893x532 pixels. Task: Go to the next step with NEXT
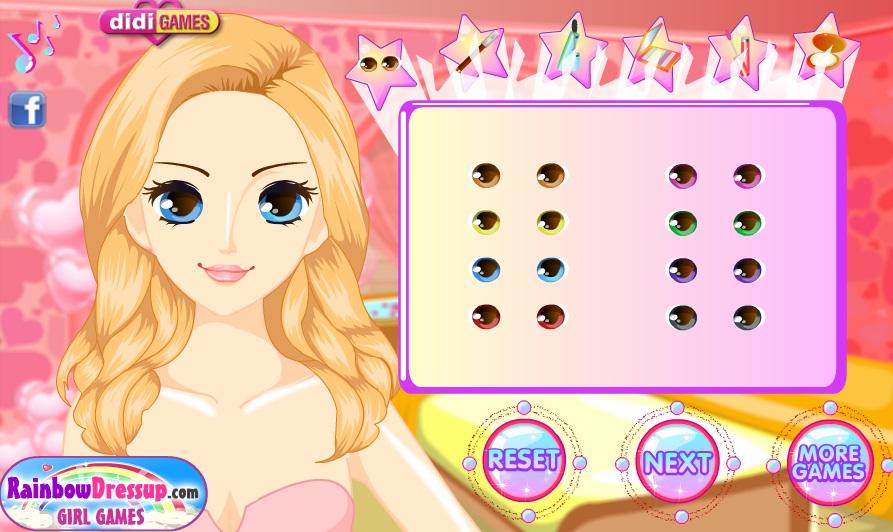[x=678, y=462]
